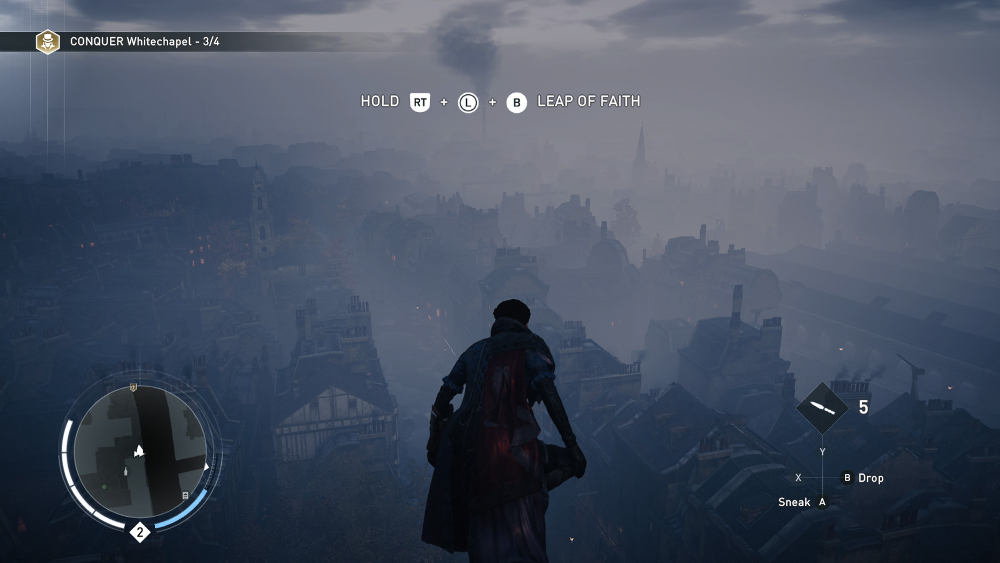Viewport: 1000px width, 563px height.
Task: Open the circular minimap
Action: point(140,451)
